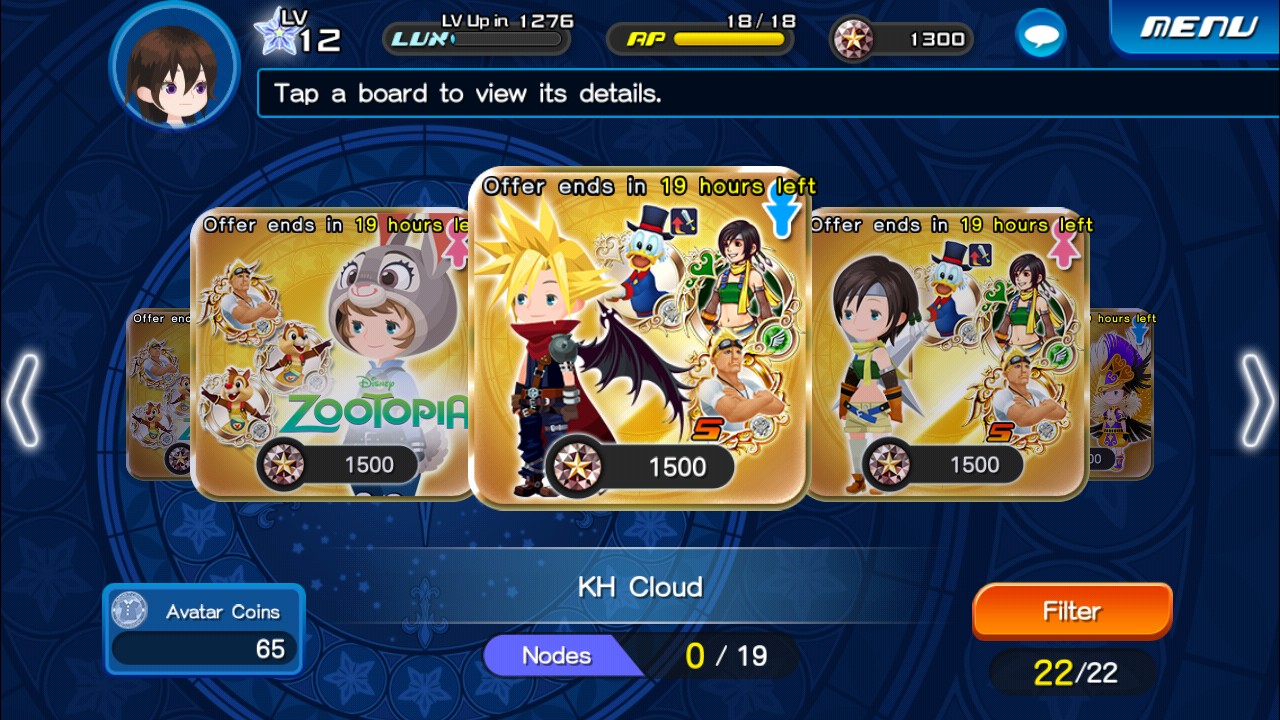
Task: Select the KH Cloud avatar board
Action: pyautogui.click(x=638, y=340)
